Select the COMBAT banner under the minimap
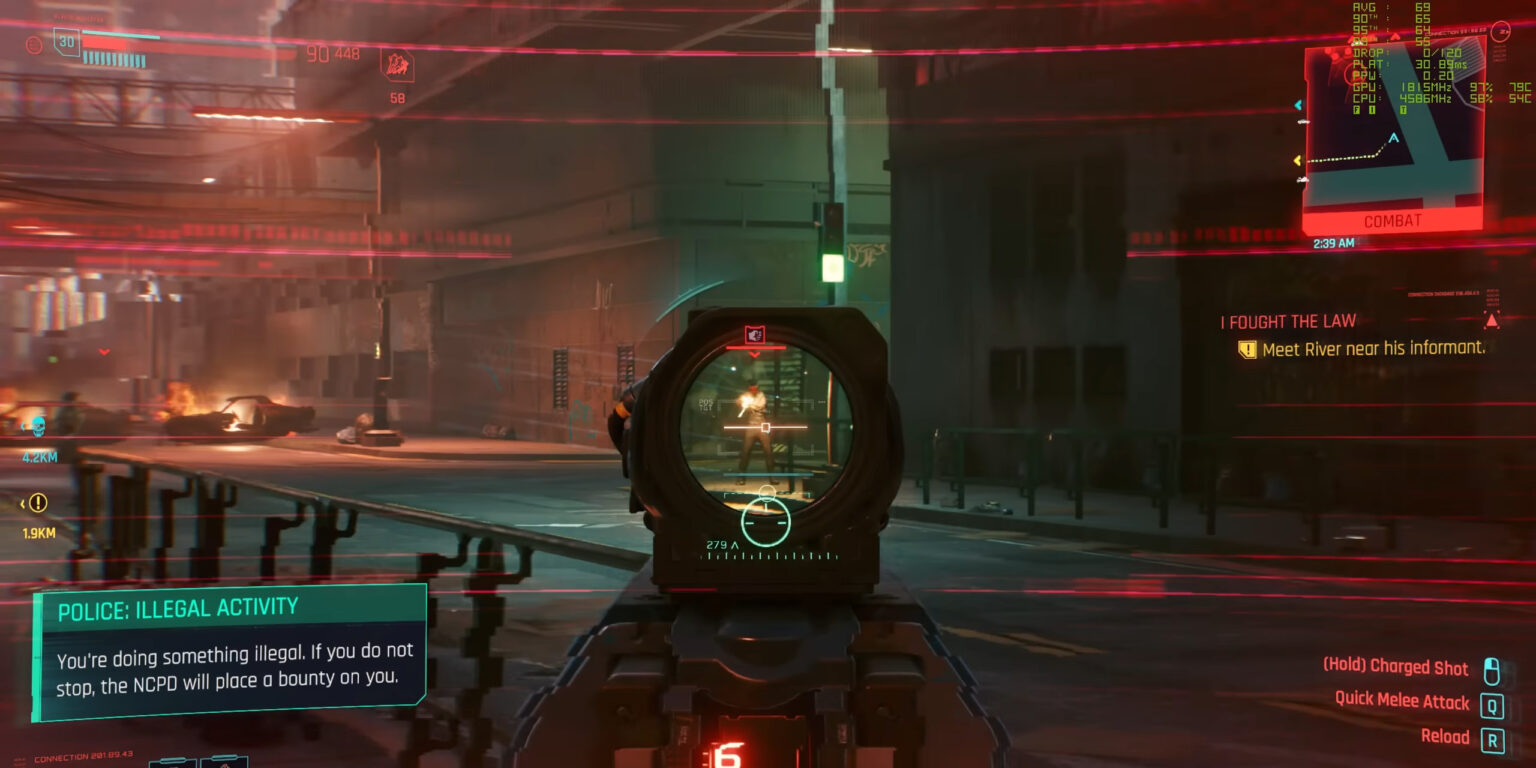Screen dimensions: 1536x768 click(1390, 220)
